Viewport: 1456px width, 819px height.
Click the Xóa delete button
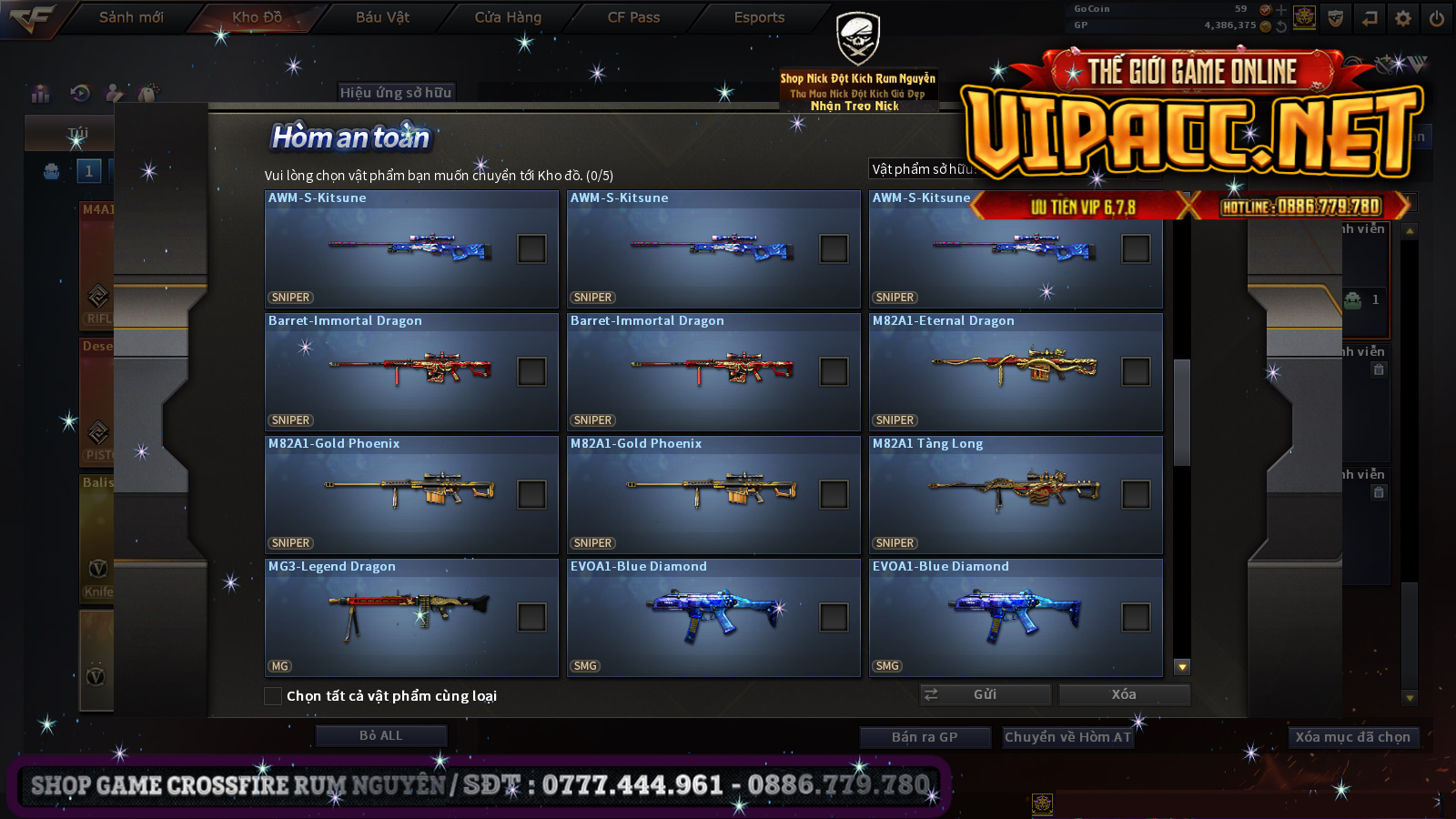click(x=1124, y=694)
